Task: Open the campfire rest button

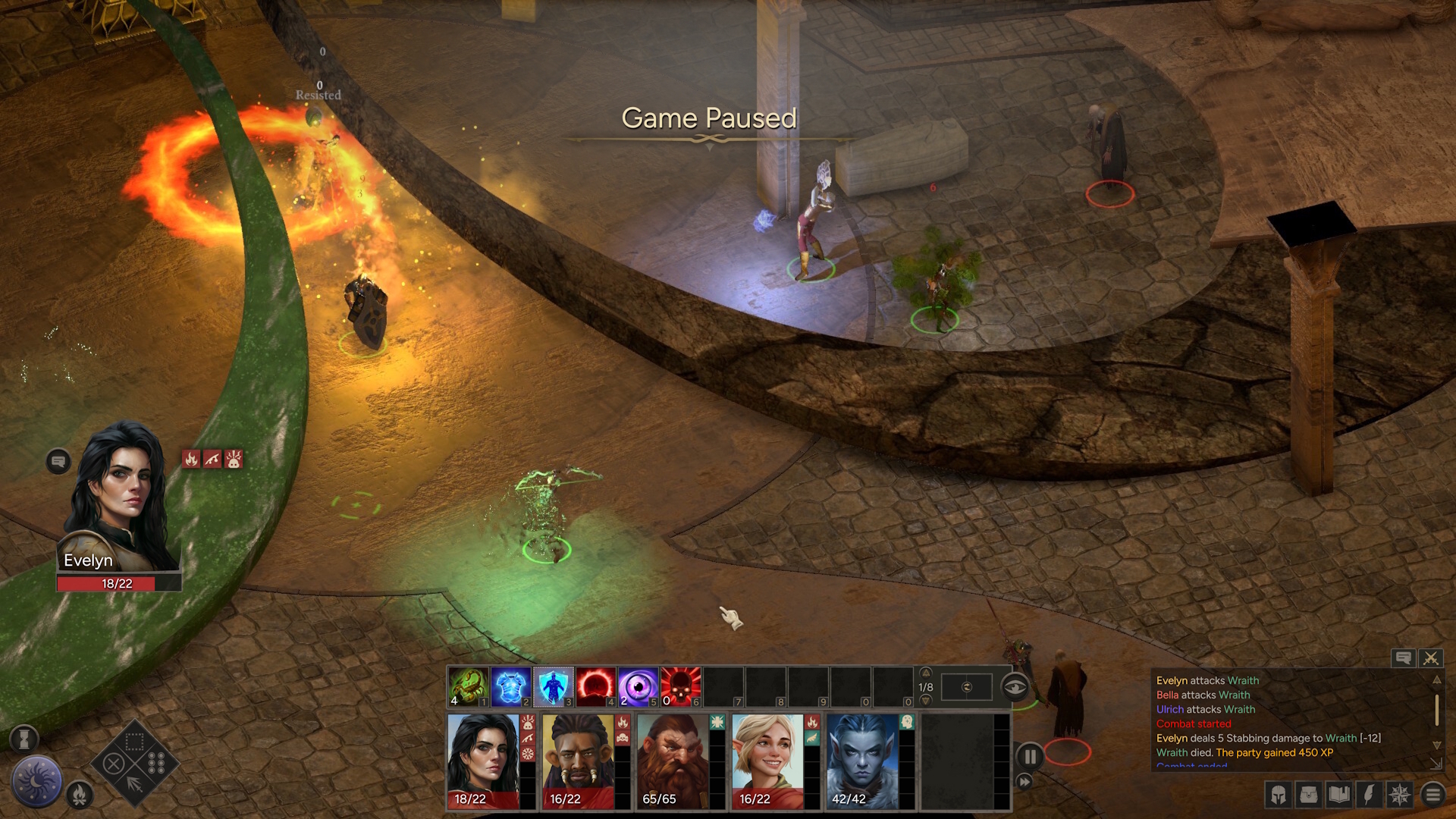Action: (79, 794)
